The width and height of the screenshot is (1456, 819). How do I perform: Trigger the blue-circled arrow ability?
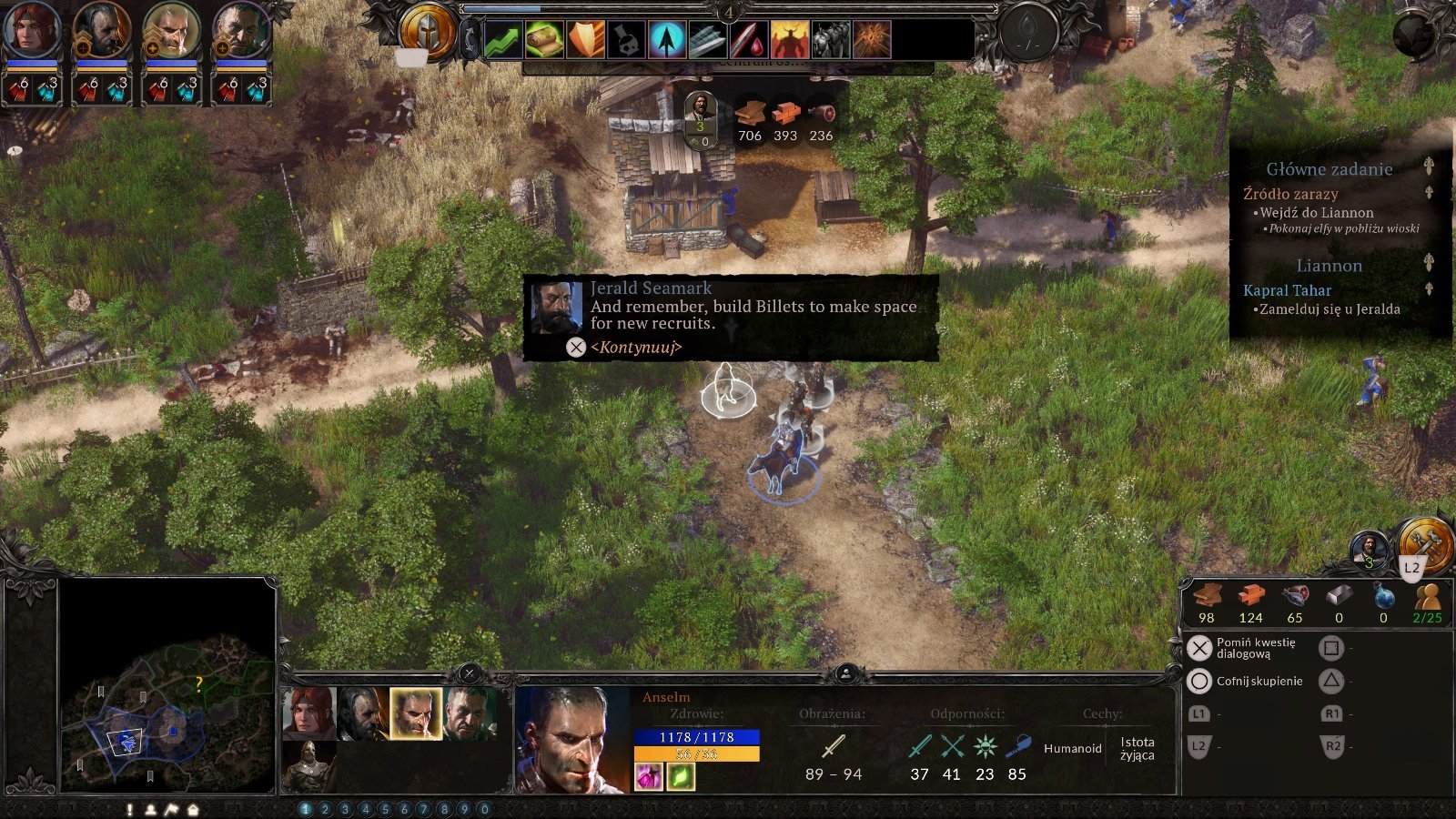[x=667, y=40]
